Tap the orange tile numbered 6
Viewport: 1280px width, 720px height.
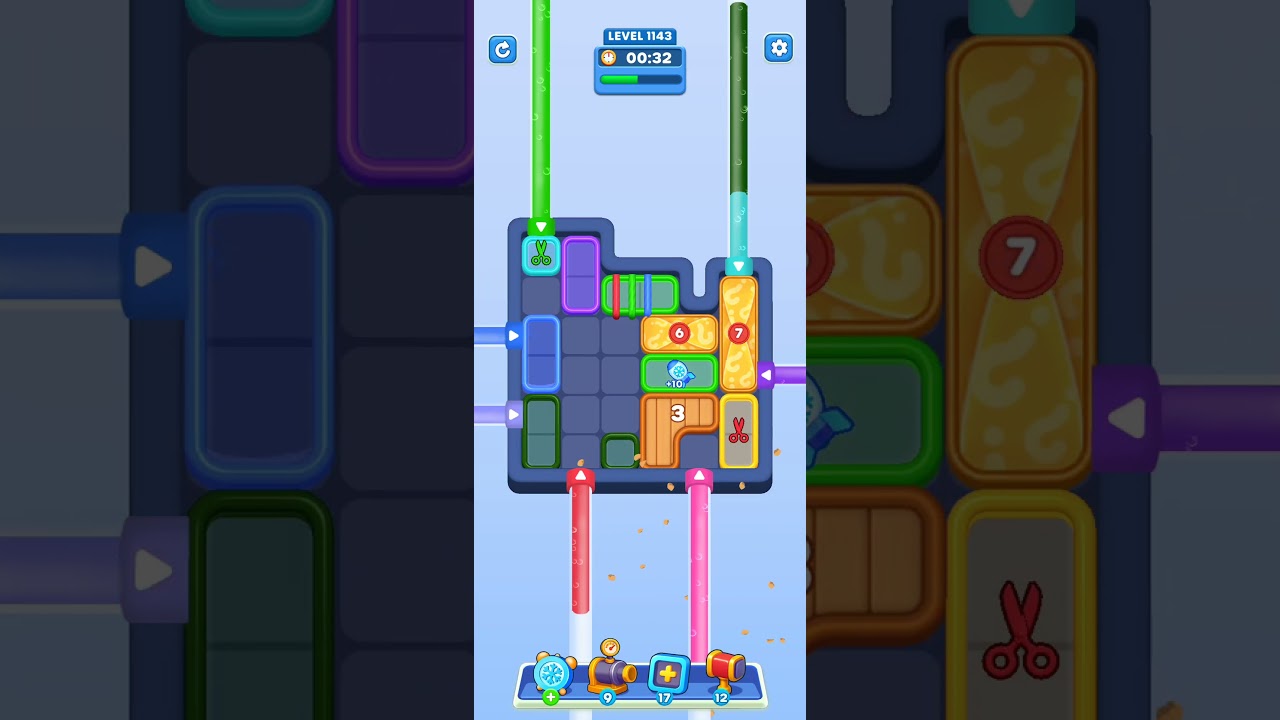coord(680,331)
